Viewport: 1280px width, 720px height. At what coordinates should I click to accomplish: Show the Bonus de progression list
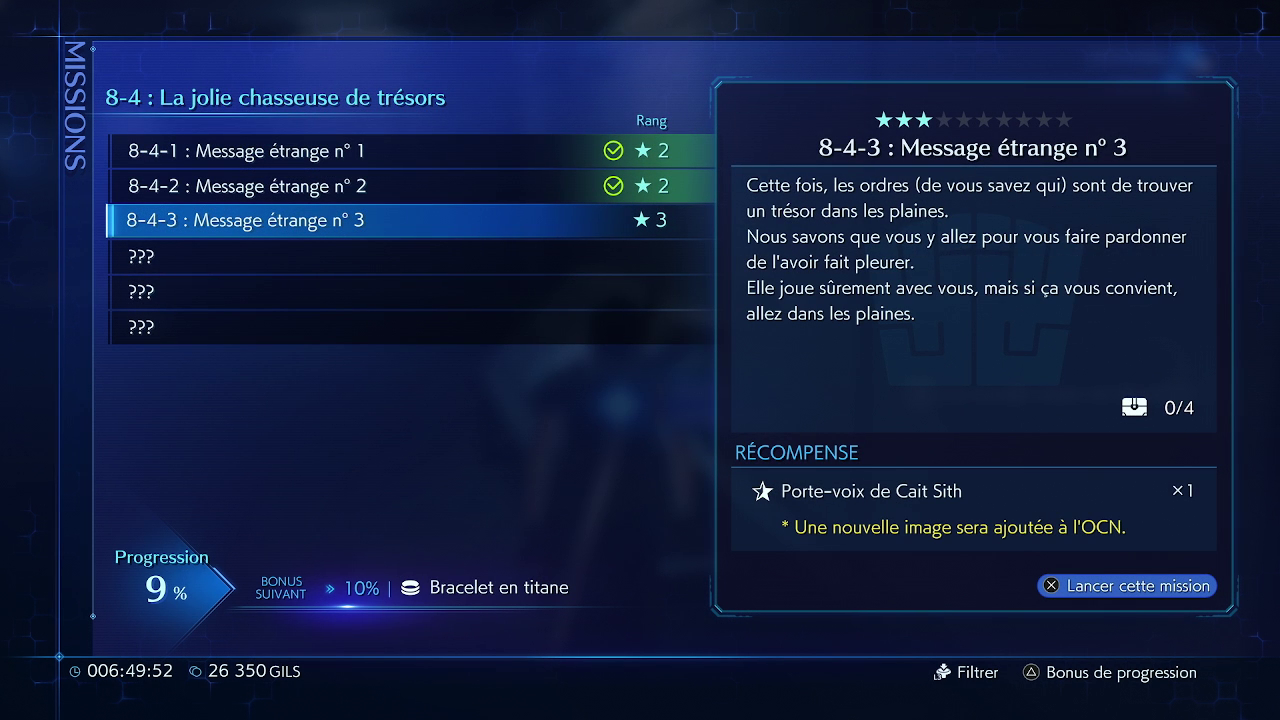tap(1109, 673)
